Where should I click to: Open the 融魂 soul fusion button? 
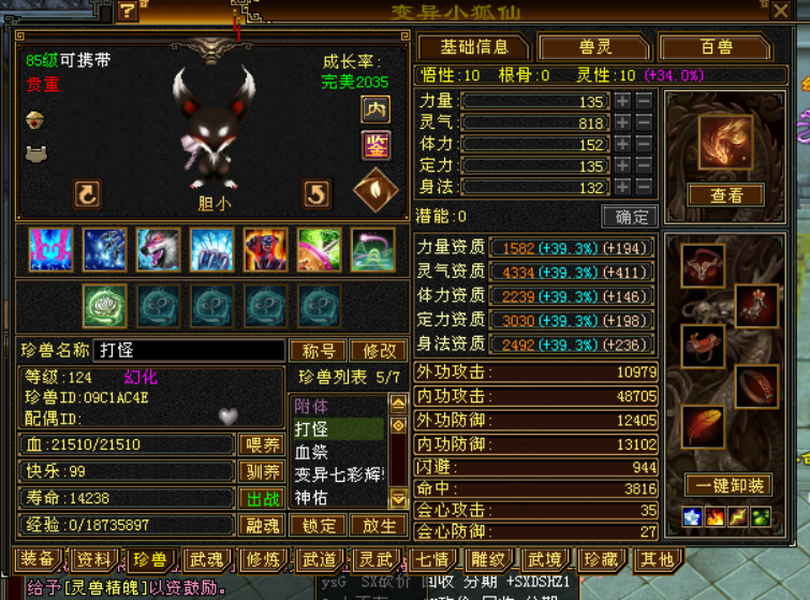[262, 525]
